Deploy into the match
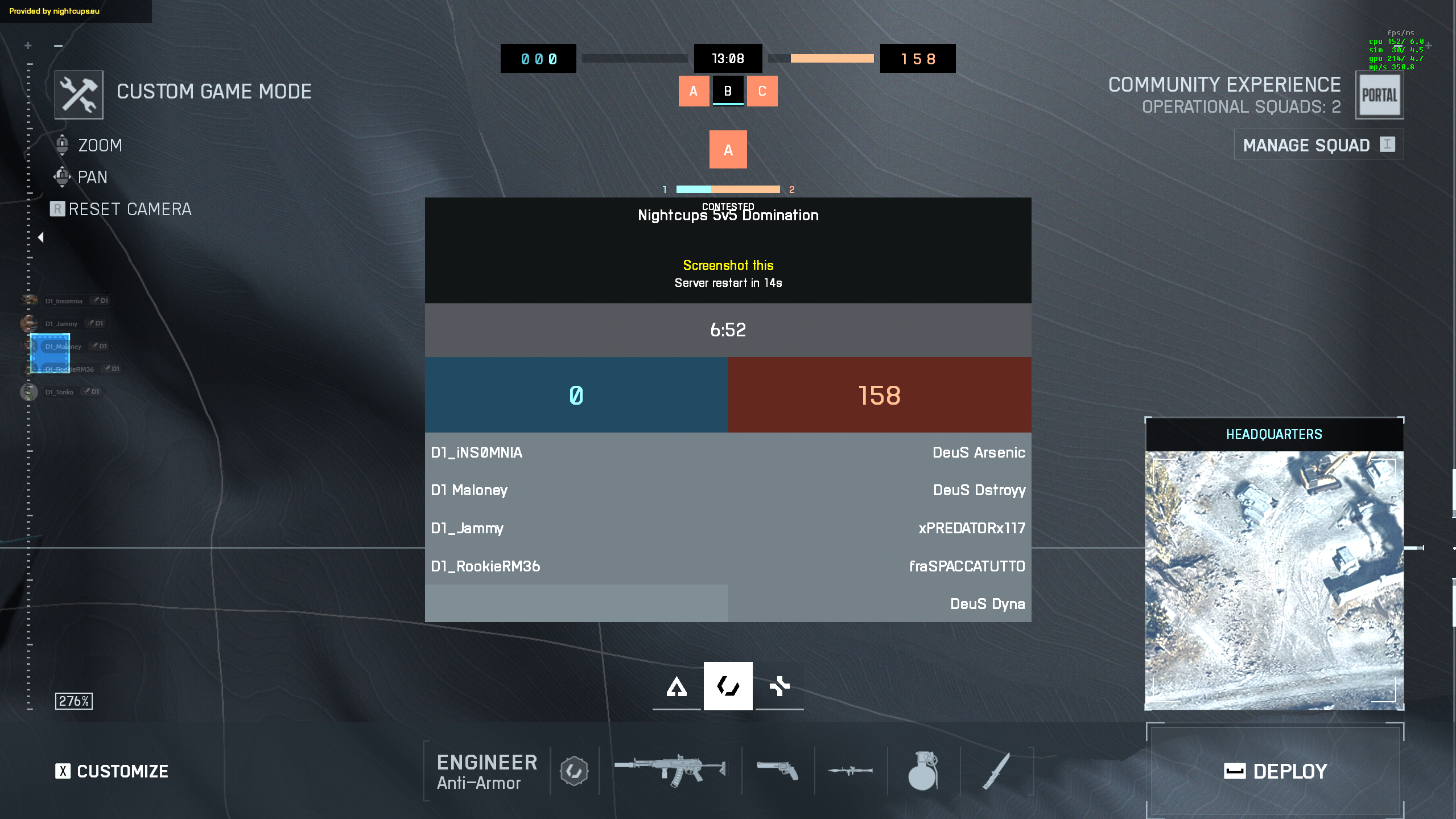This screenshot has width=1456, height=819. coord(1274,771)
